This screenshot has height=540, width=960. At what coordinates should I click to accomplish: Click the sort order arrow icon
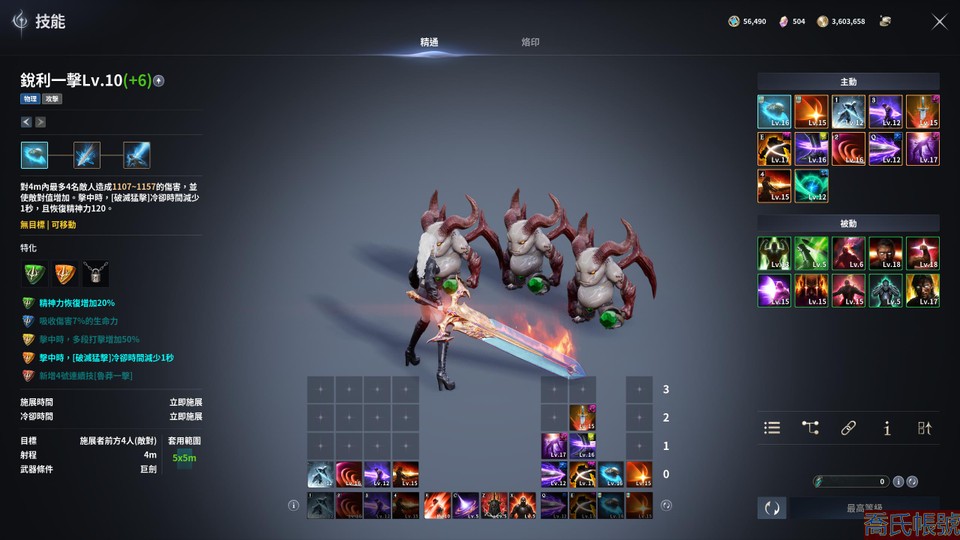(924, 428)
